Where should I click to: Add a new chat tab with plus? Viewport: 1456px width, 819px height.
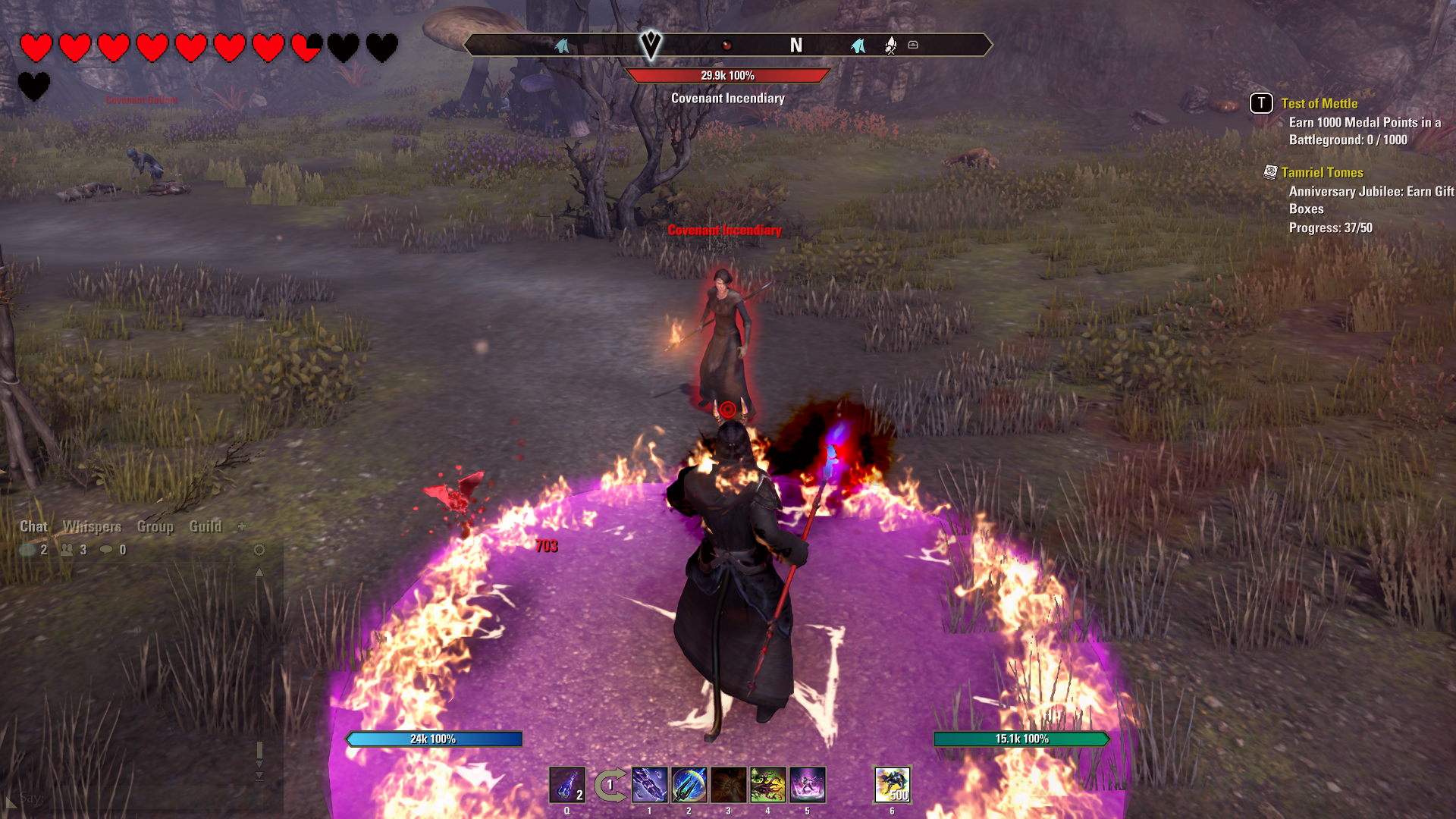tap(242, 526)
